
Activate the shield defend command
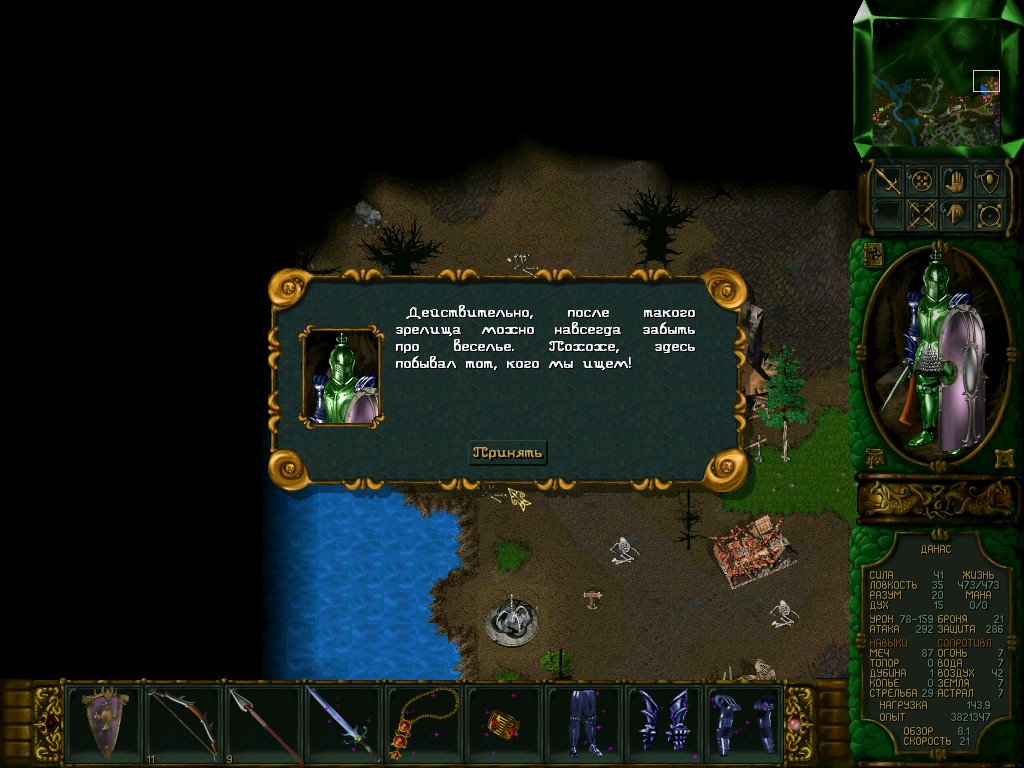[989, 181]
